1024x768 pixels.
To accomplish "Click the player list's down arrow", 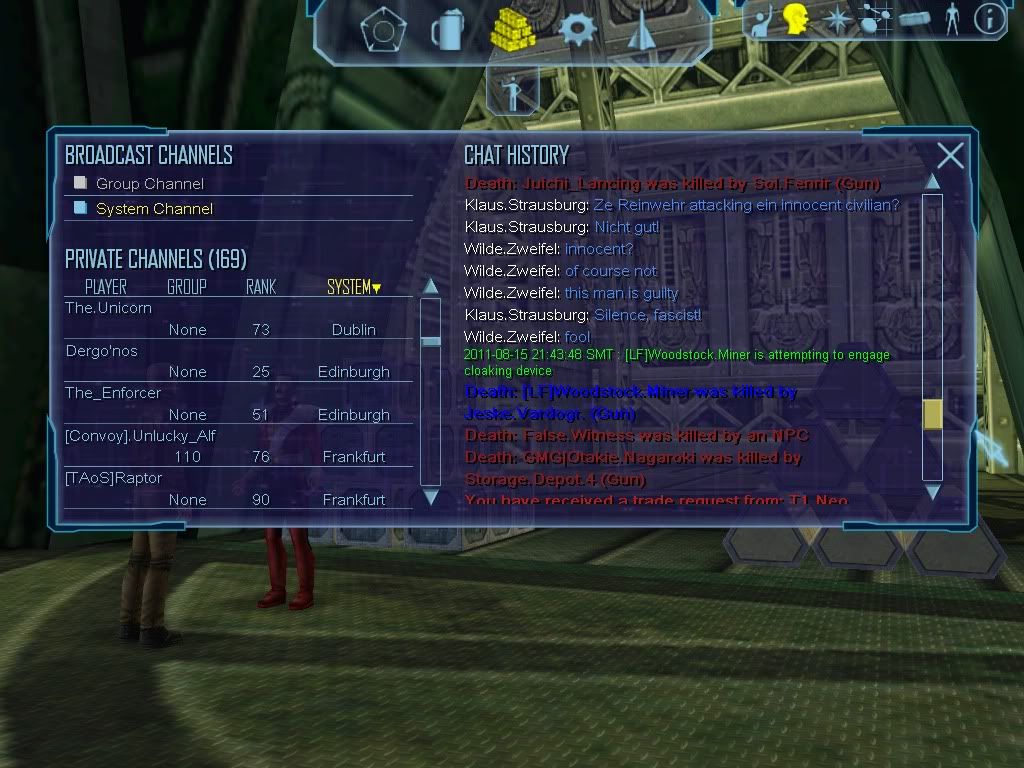I will click(431, 497).
